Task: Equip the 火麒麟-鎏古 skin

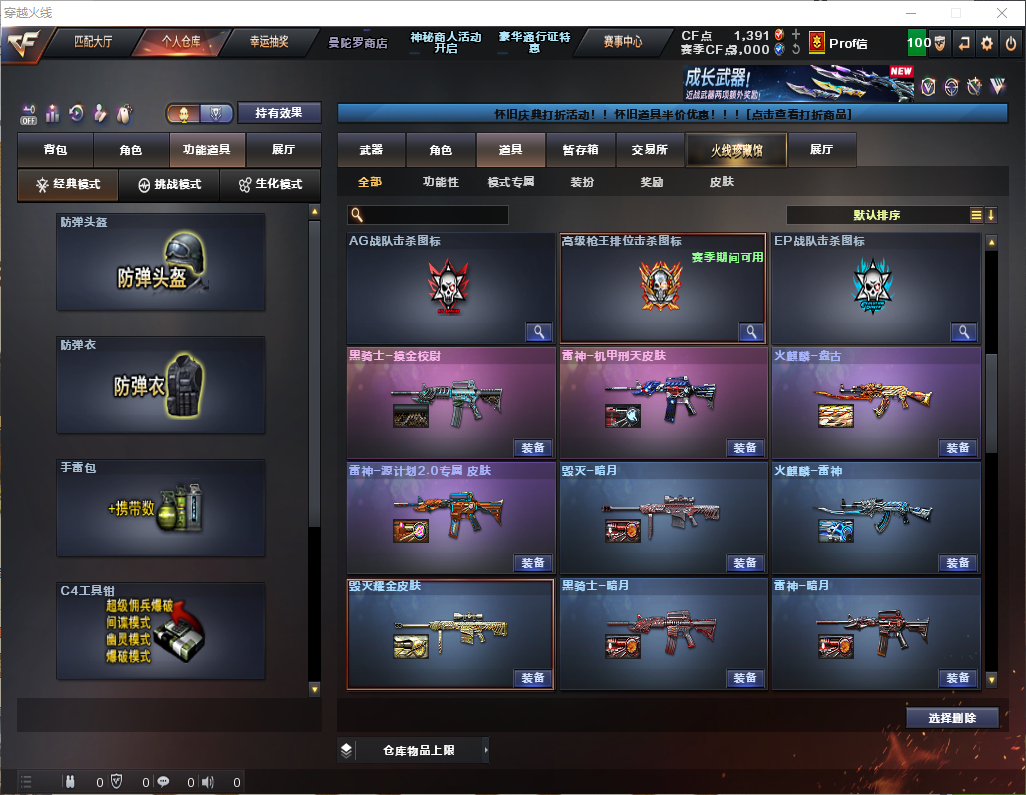Action: pos(957,448)
